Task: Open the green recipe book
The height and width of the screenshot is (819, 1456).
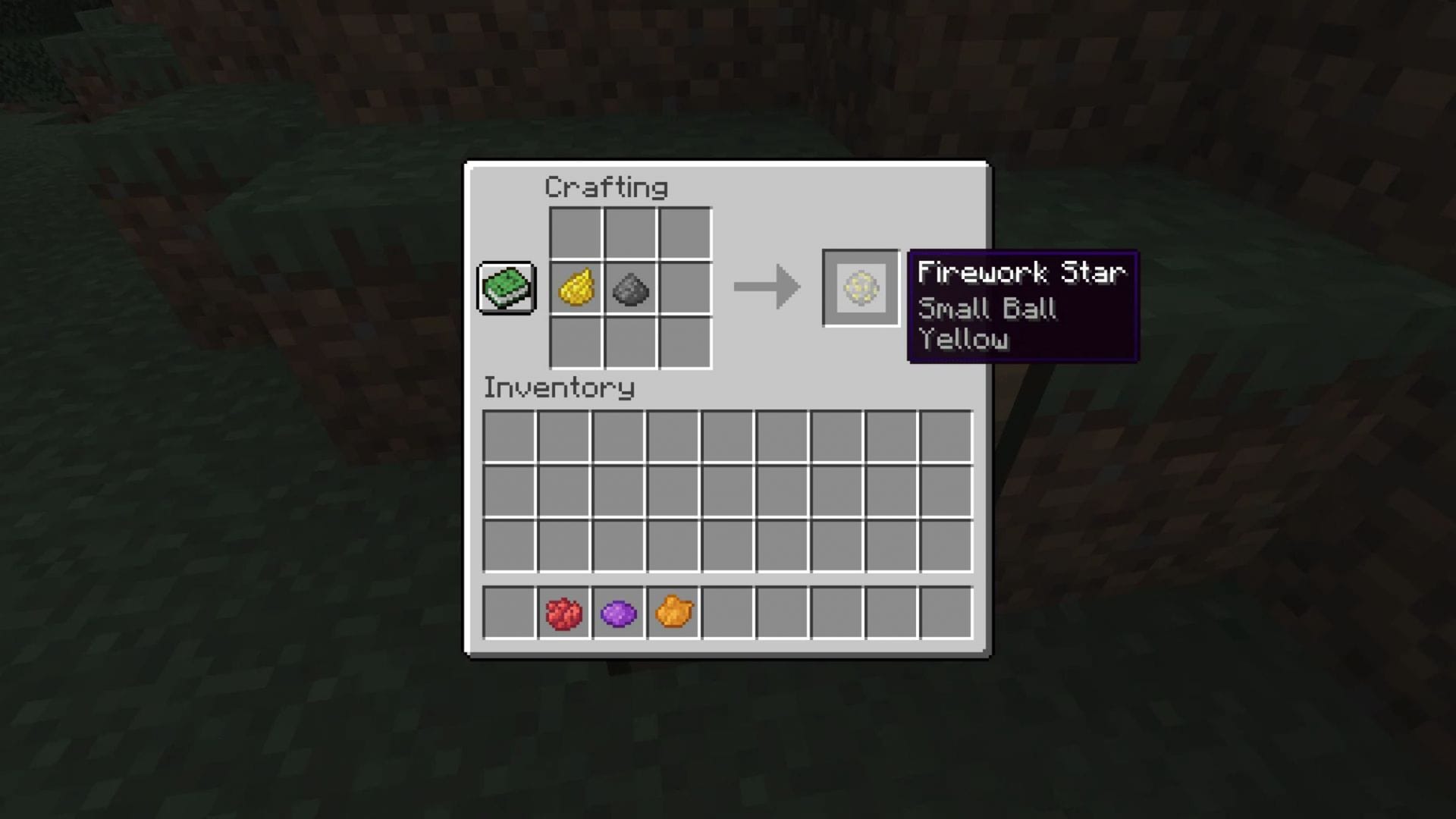Action: coord(507,287)
